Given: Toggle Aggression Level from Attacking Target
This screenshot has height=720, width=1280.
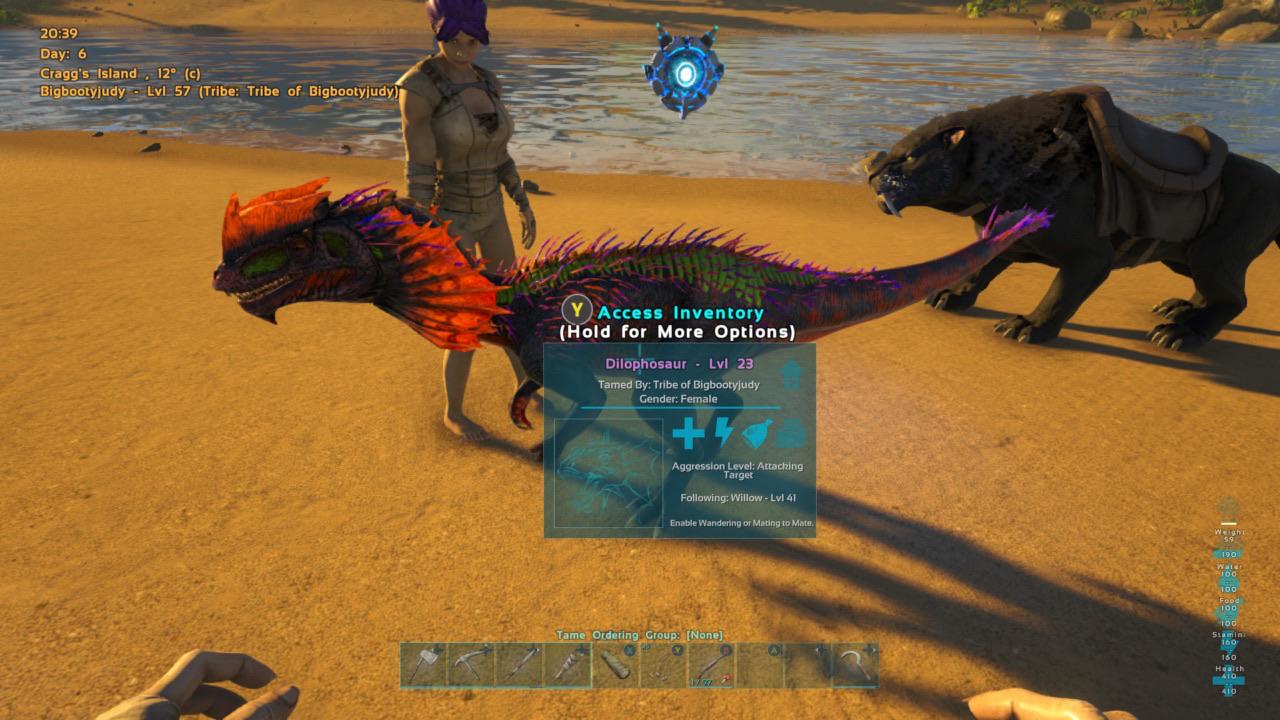Looking at the screenshot, I should pyautogui.click(x=739, y=470).
